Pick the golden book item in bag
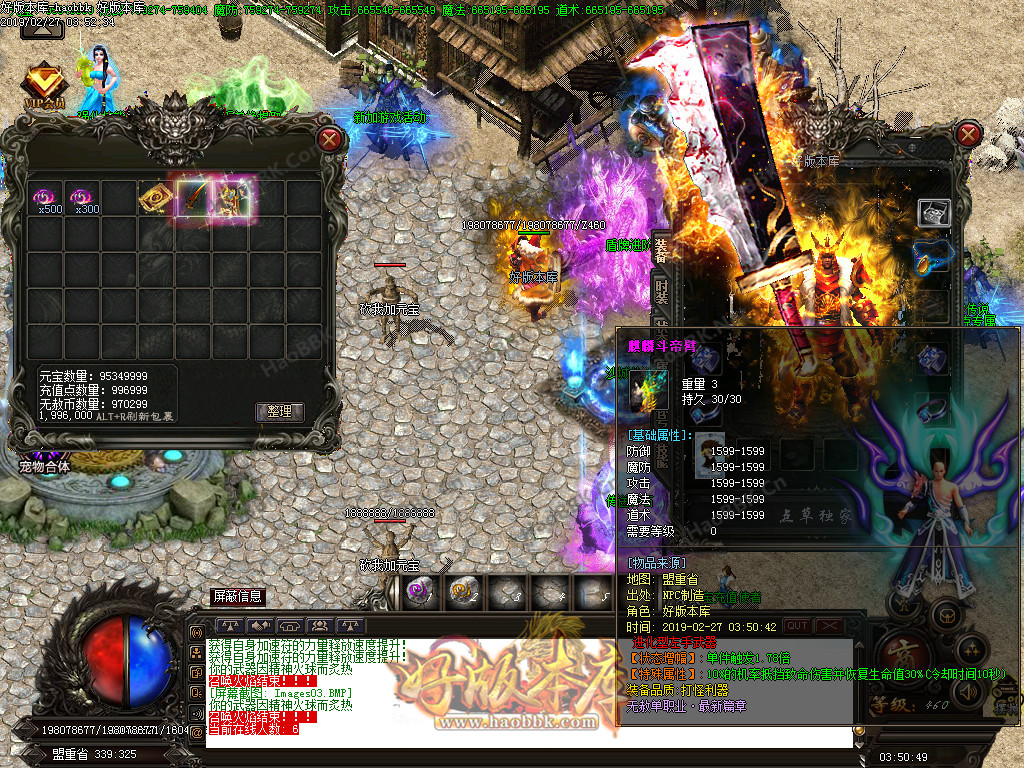 (157, 198)
